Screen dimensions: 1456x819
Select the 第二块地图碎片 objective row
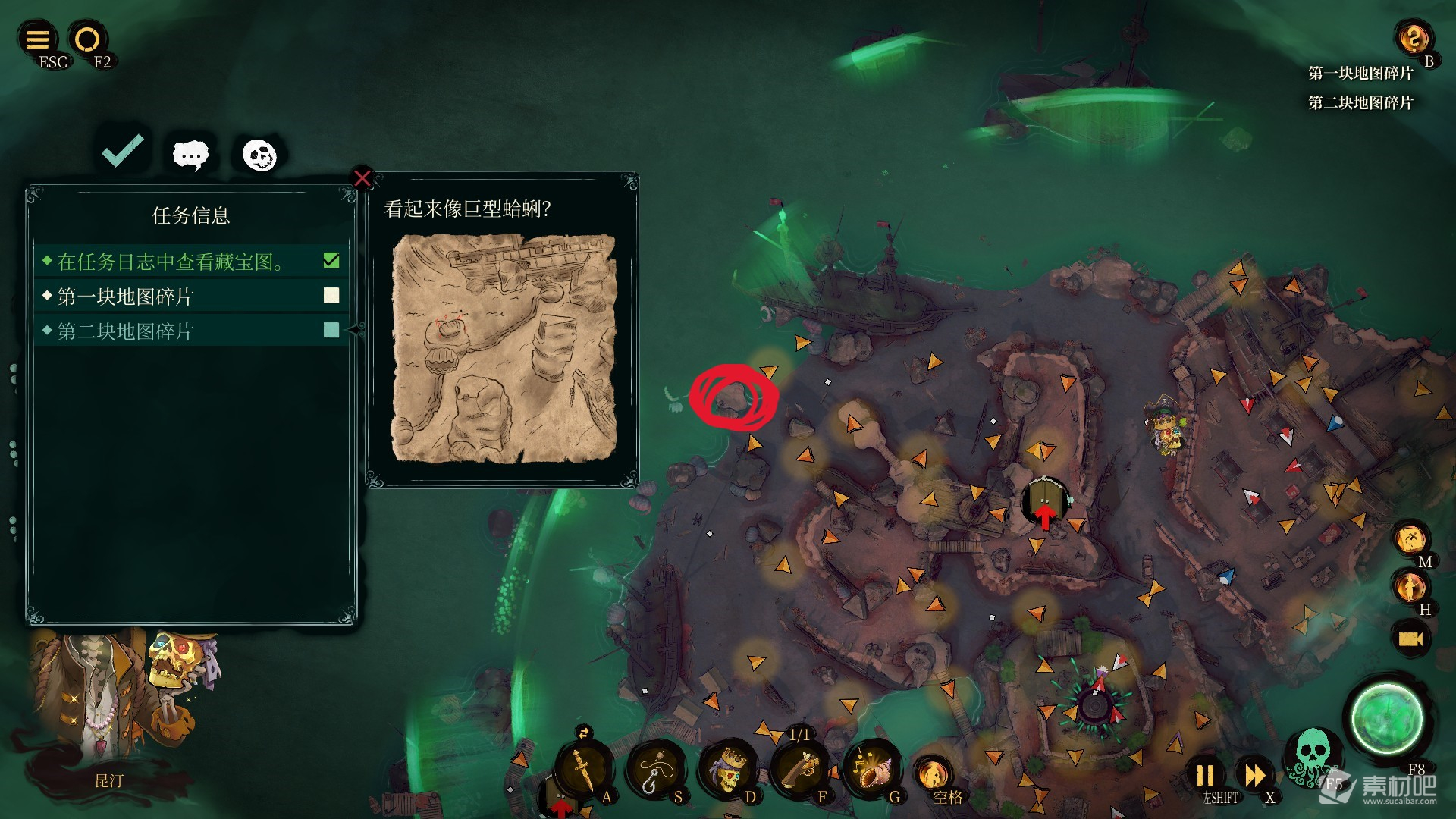191,331
